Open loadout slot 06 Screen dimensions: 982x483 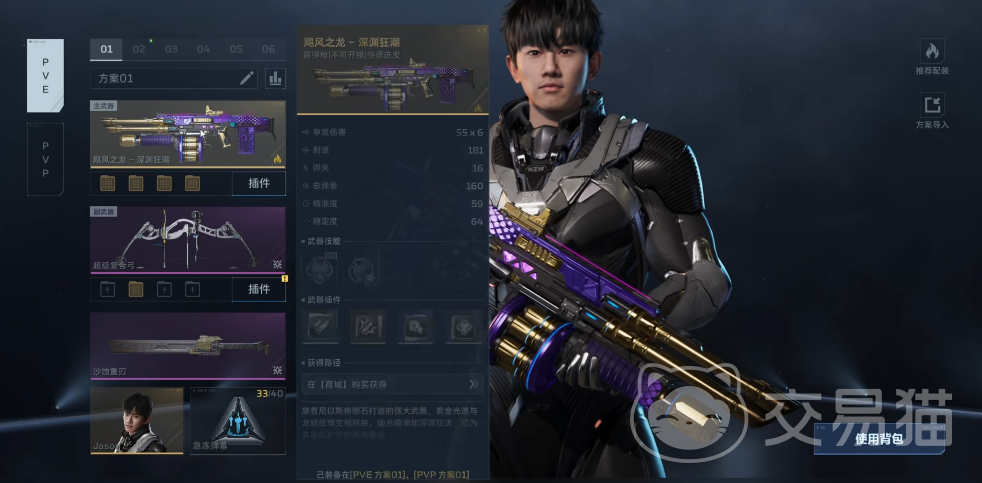coord(268,49)
